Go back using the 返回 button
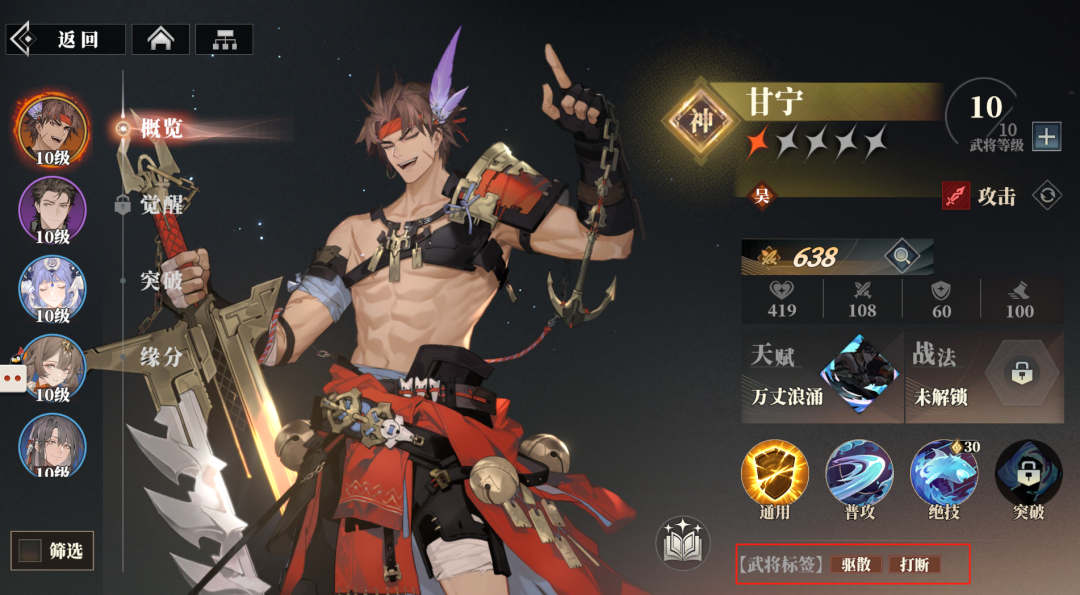Image resolution: width=1080 pixels, height=595 pixels. 66,39
